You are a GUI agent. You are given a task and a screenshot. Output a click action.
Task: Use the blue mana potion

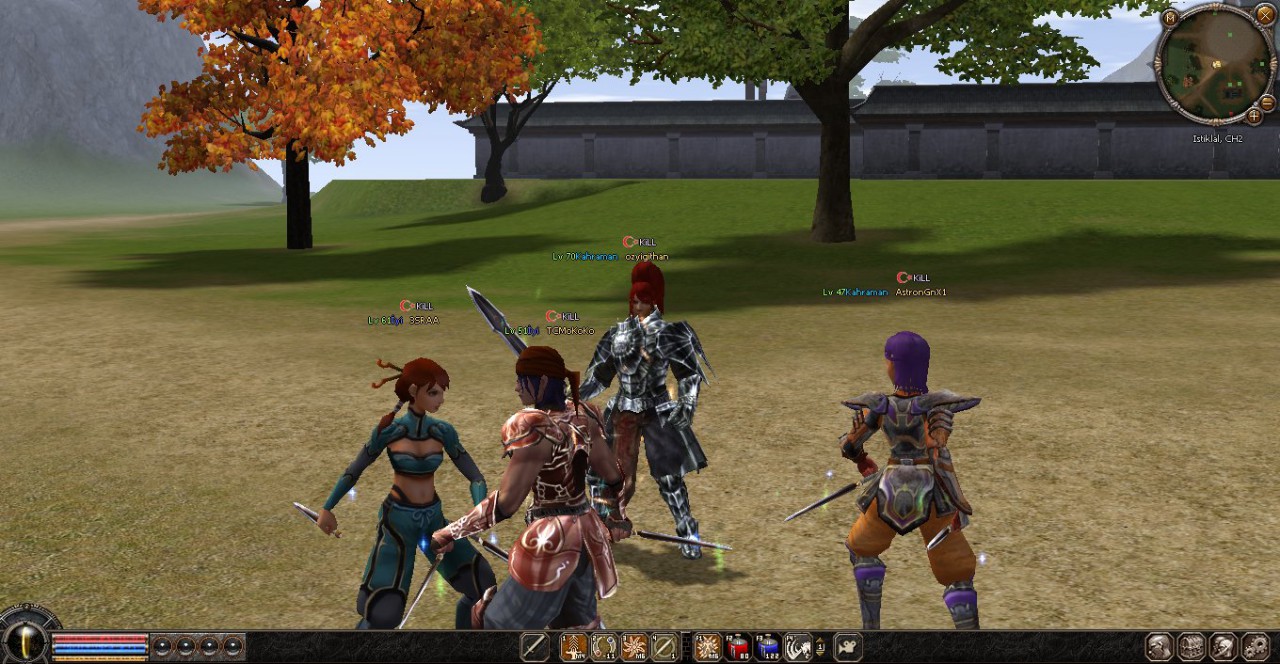768,647
